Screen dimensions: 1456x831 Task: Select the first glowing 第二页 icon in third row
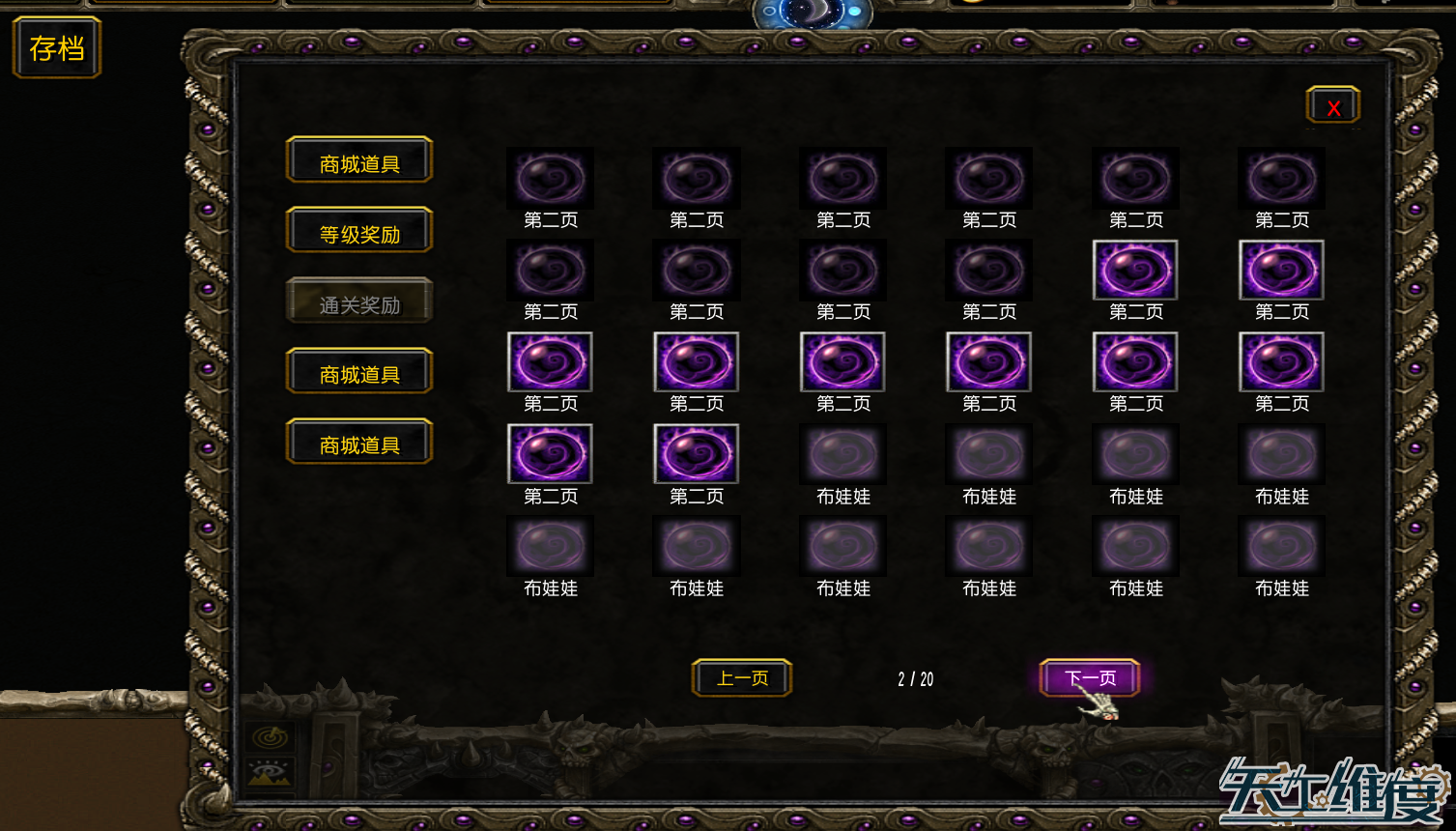point(550,362)
